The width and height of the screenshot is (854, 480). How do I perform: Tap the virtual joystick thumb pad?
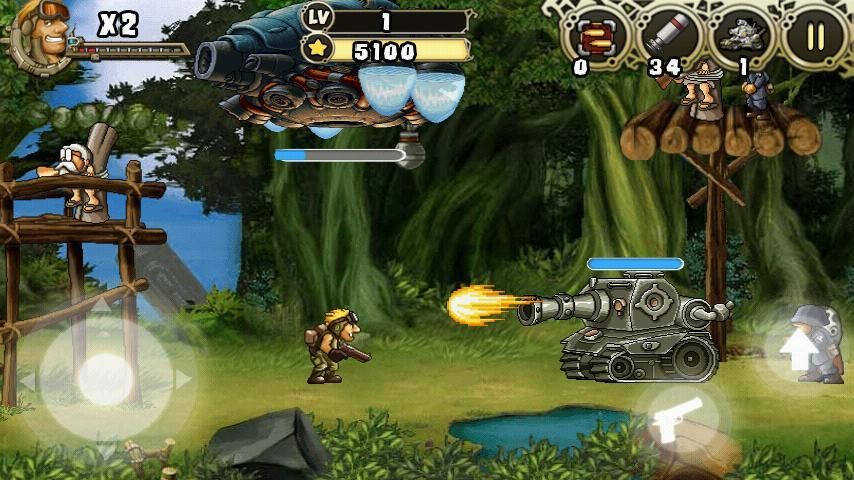pyautogui.click(x=105, y=379)
